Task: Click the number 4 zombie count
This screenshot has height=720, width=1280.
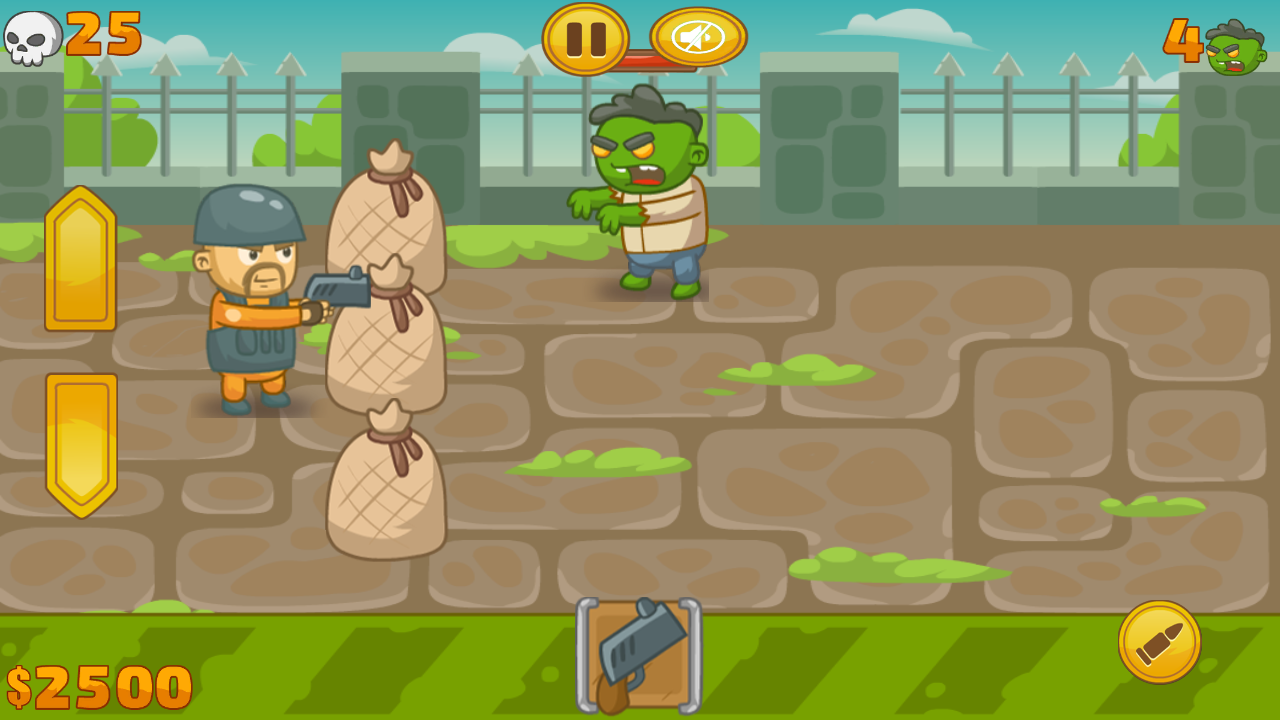Action: click(1181, 37)
